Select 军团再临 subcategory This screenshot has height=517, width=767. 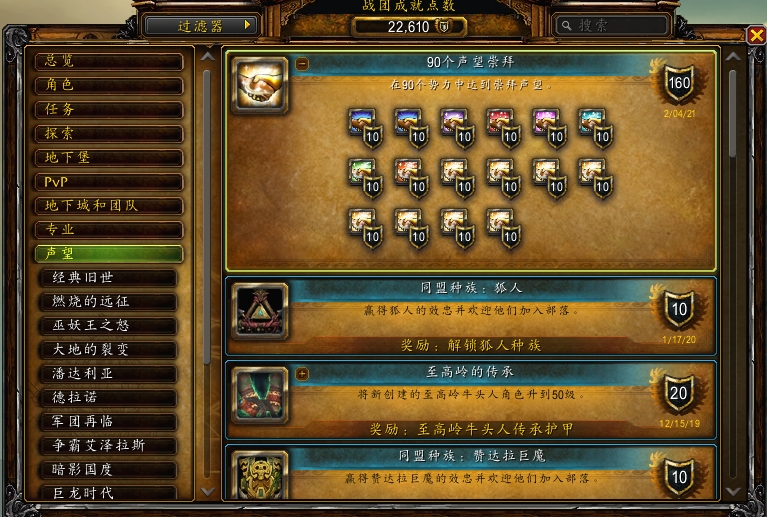click(x=109, y=421)
